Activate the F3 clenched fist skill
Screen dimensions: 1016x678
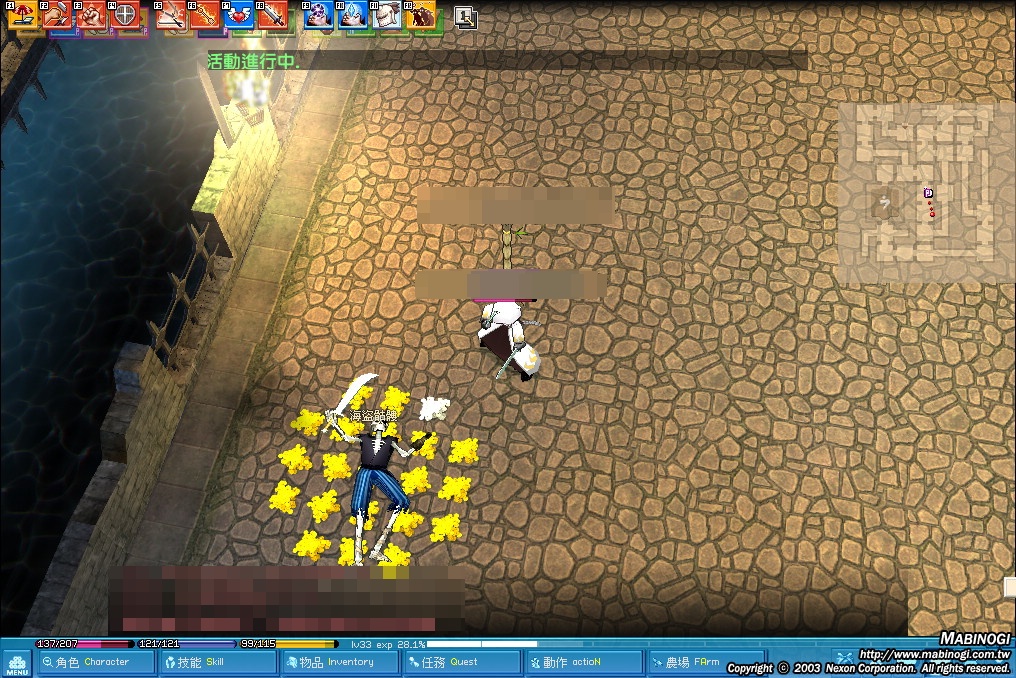click(92, 15)
